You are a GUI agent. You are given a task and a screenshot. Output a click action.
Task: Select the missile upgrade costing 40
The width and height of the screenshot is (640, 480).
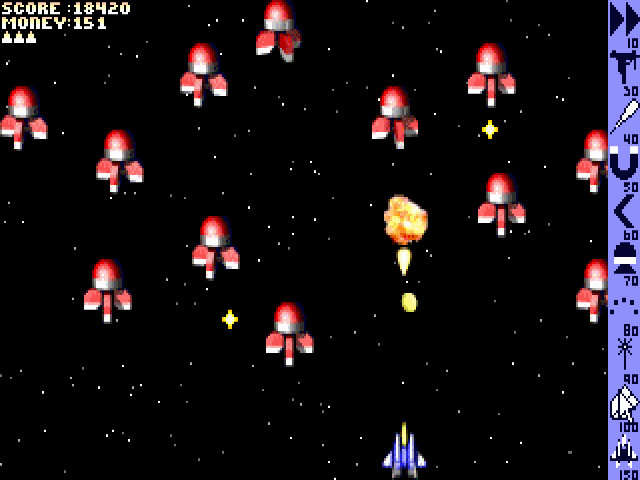(624, 115)
